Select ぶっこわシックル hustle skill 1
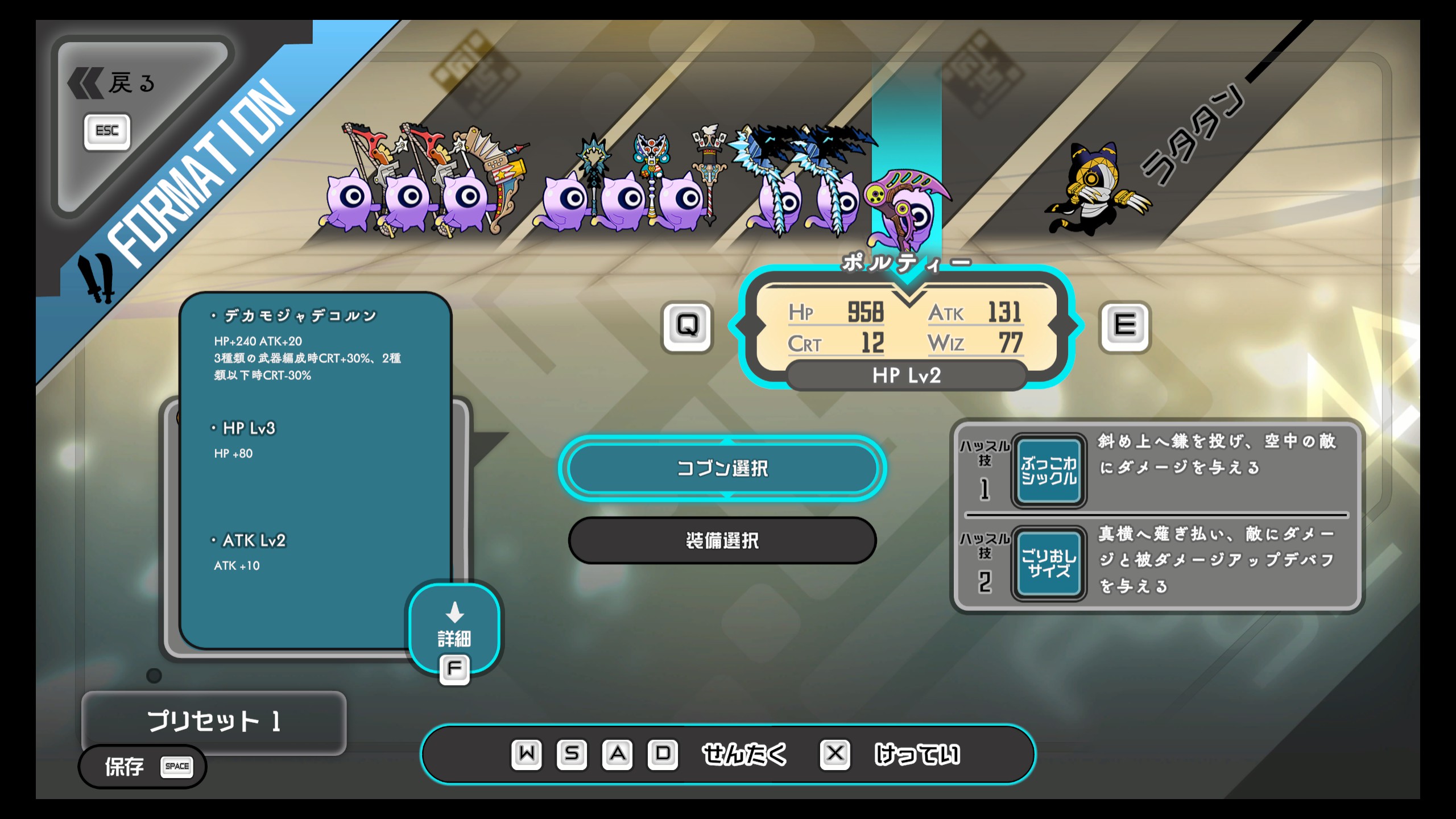 tap(1048, 471)
